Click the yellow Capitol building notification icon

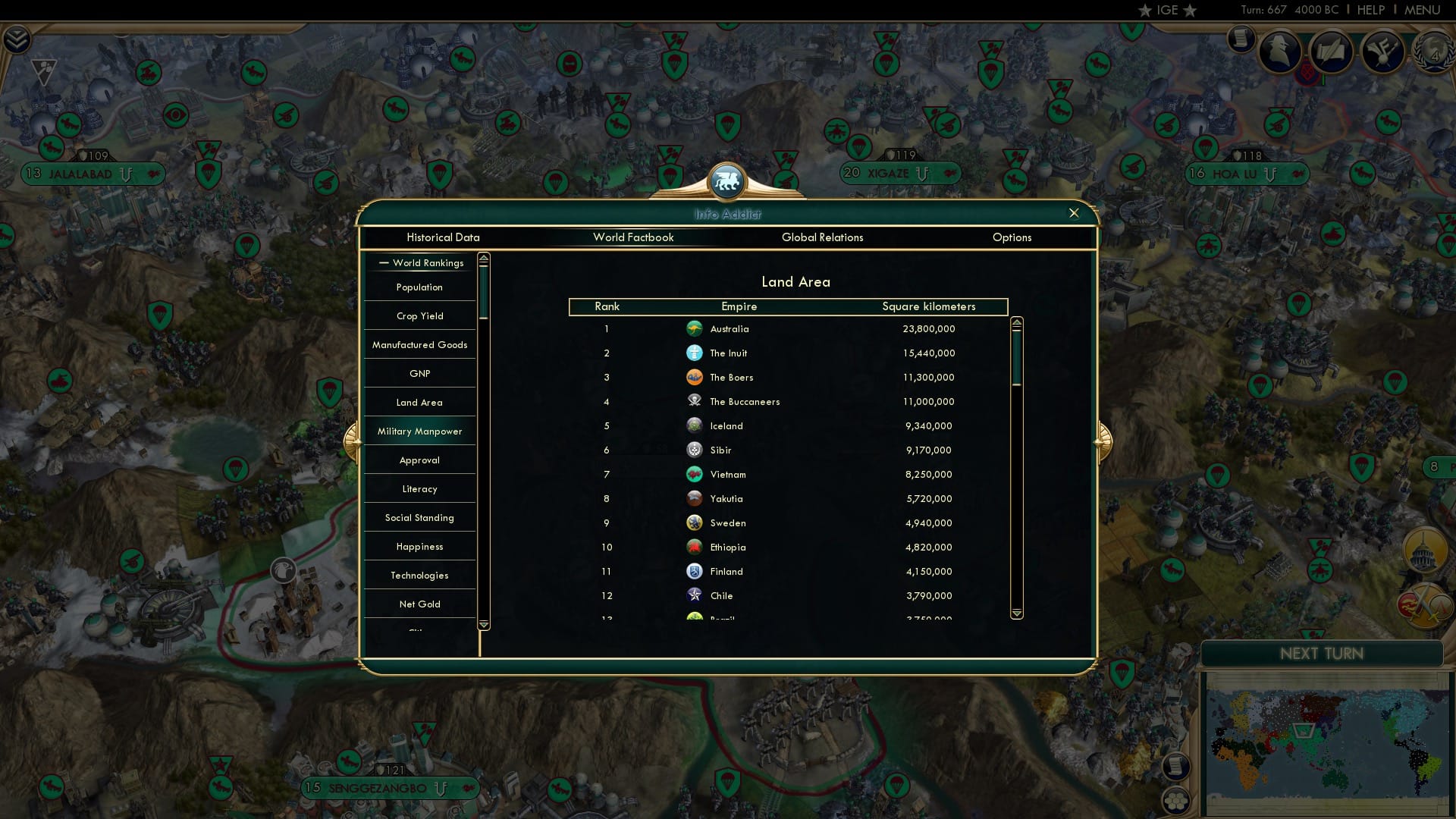point(1423,551)
